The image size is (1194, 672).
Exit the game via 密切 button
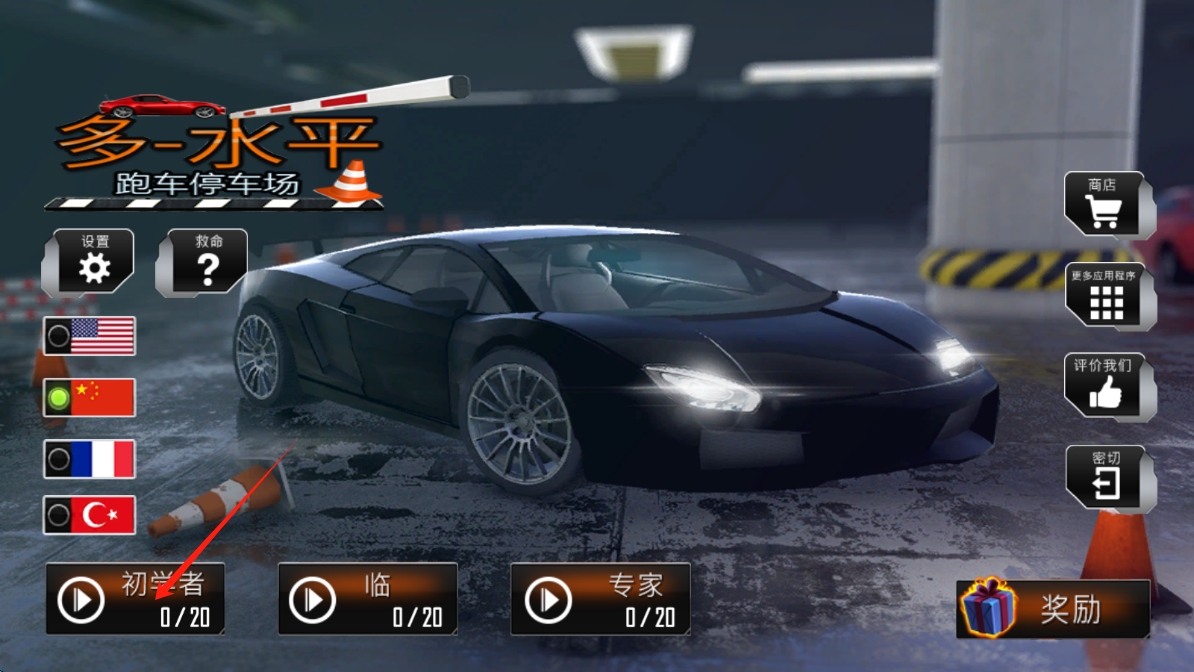coord(1105,477)
